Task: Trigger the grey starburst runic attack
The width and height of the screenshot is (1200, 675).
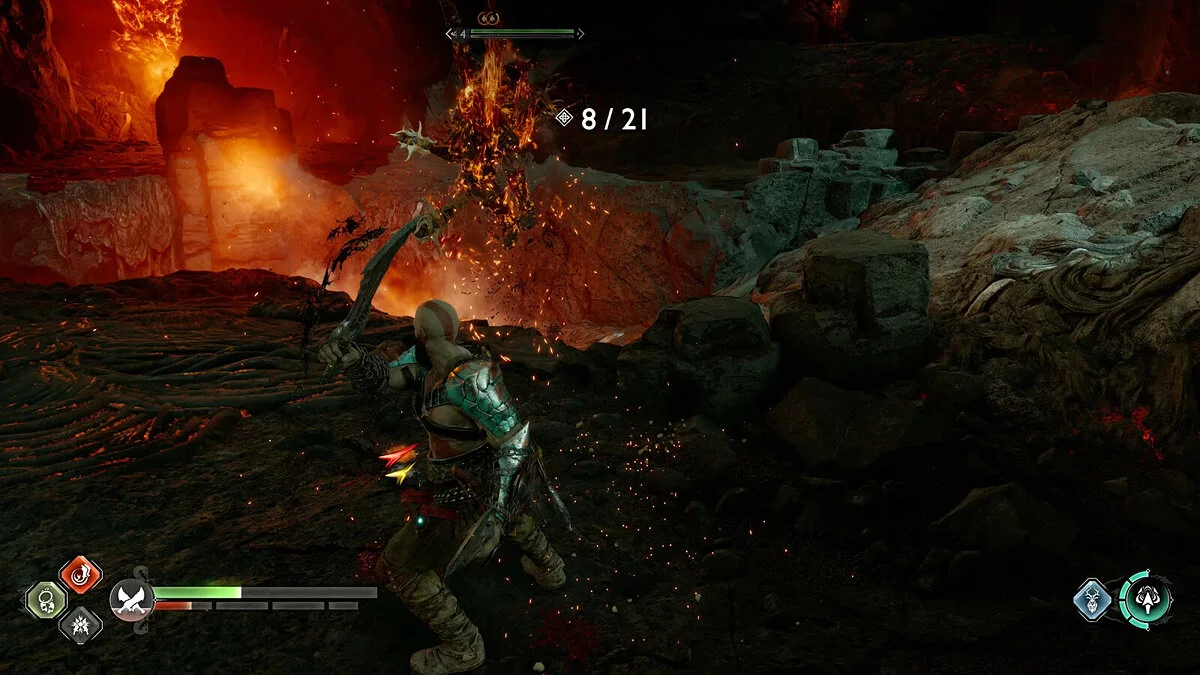Action: (x=80, y=625)
